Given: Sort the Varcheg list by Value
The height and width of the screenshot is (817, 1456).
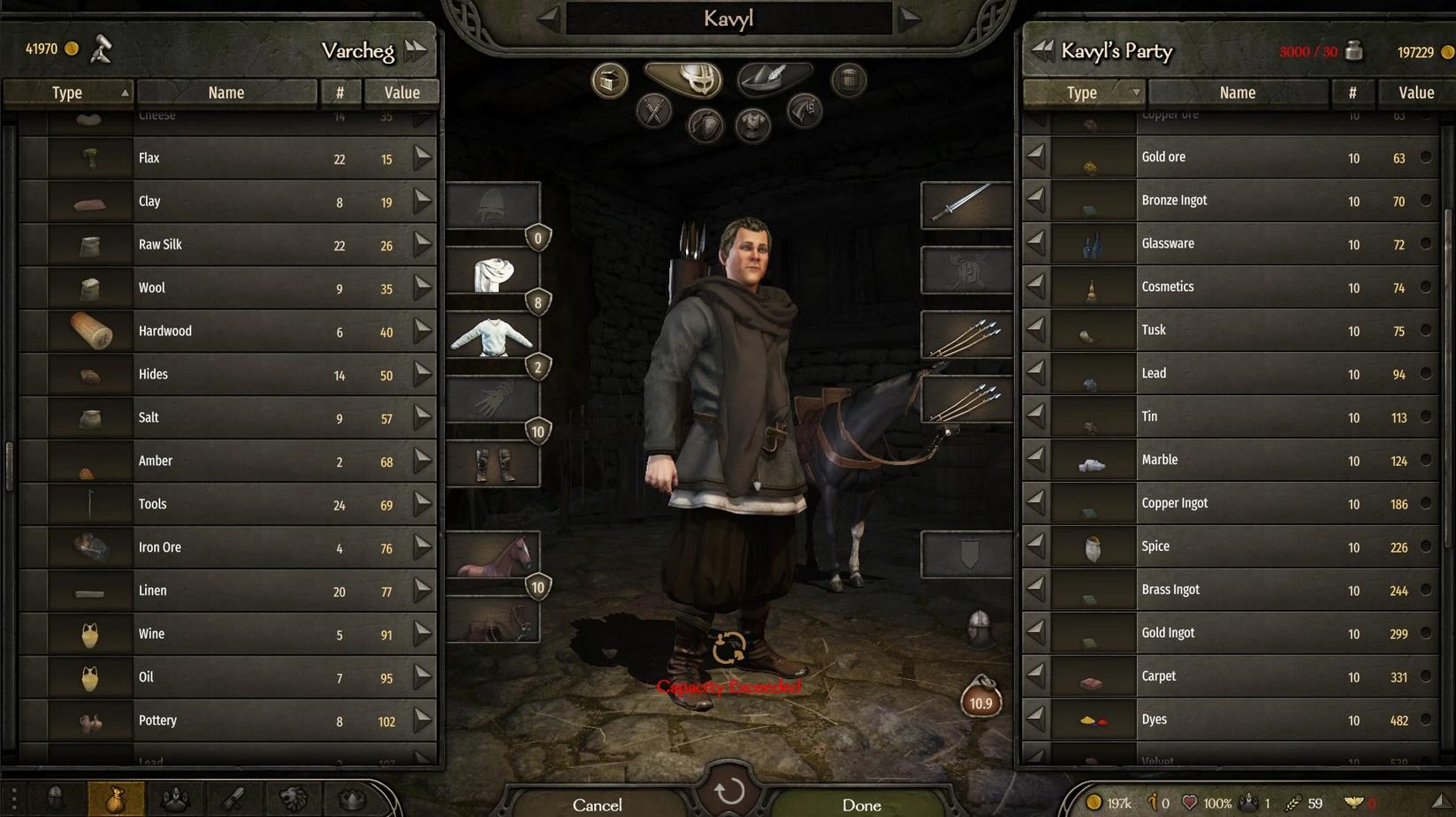Looking at the screenshot, I should (x=401, y=92).
